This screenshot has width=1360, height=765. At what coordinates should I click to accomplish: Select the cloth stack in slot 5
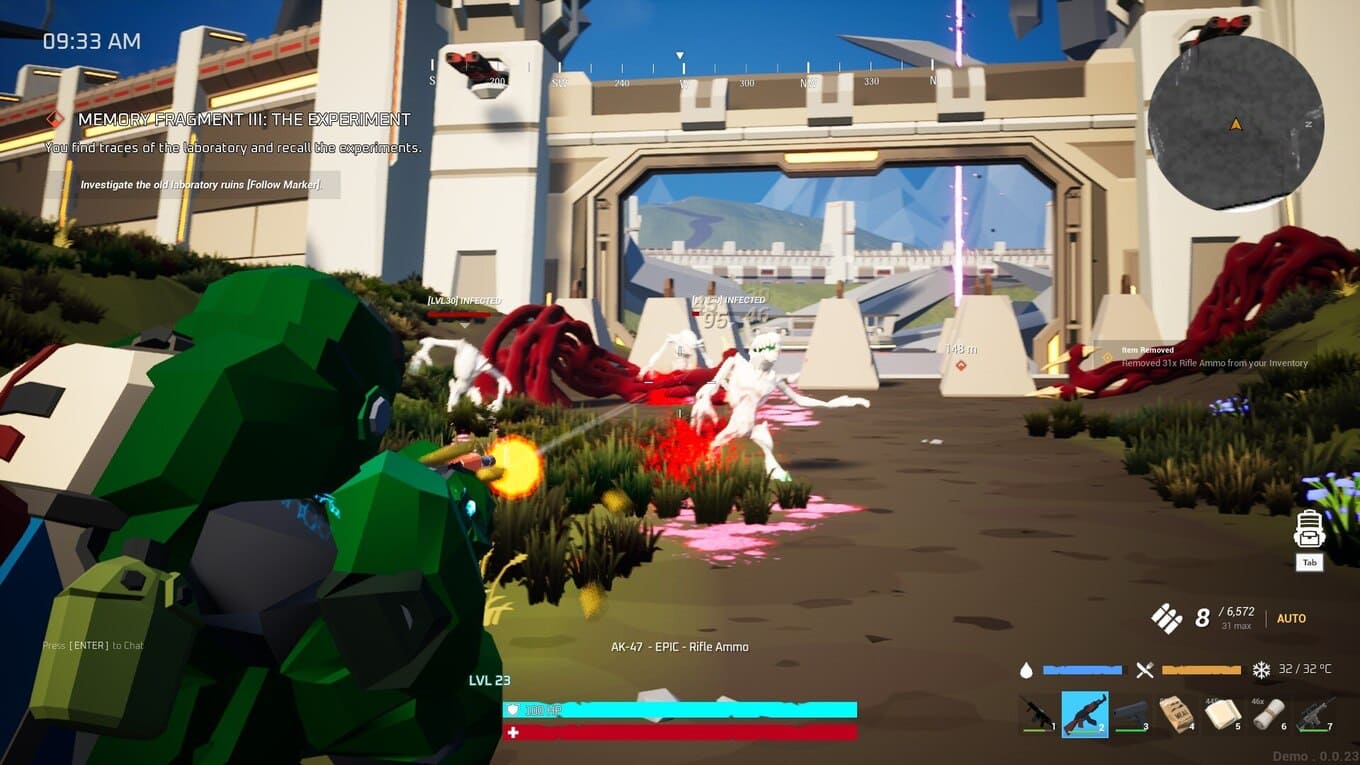tap(1223, 714)
